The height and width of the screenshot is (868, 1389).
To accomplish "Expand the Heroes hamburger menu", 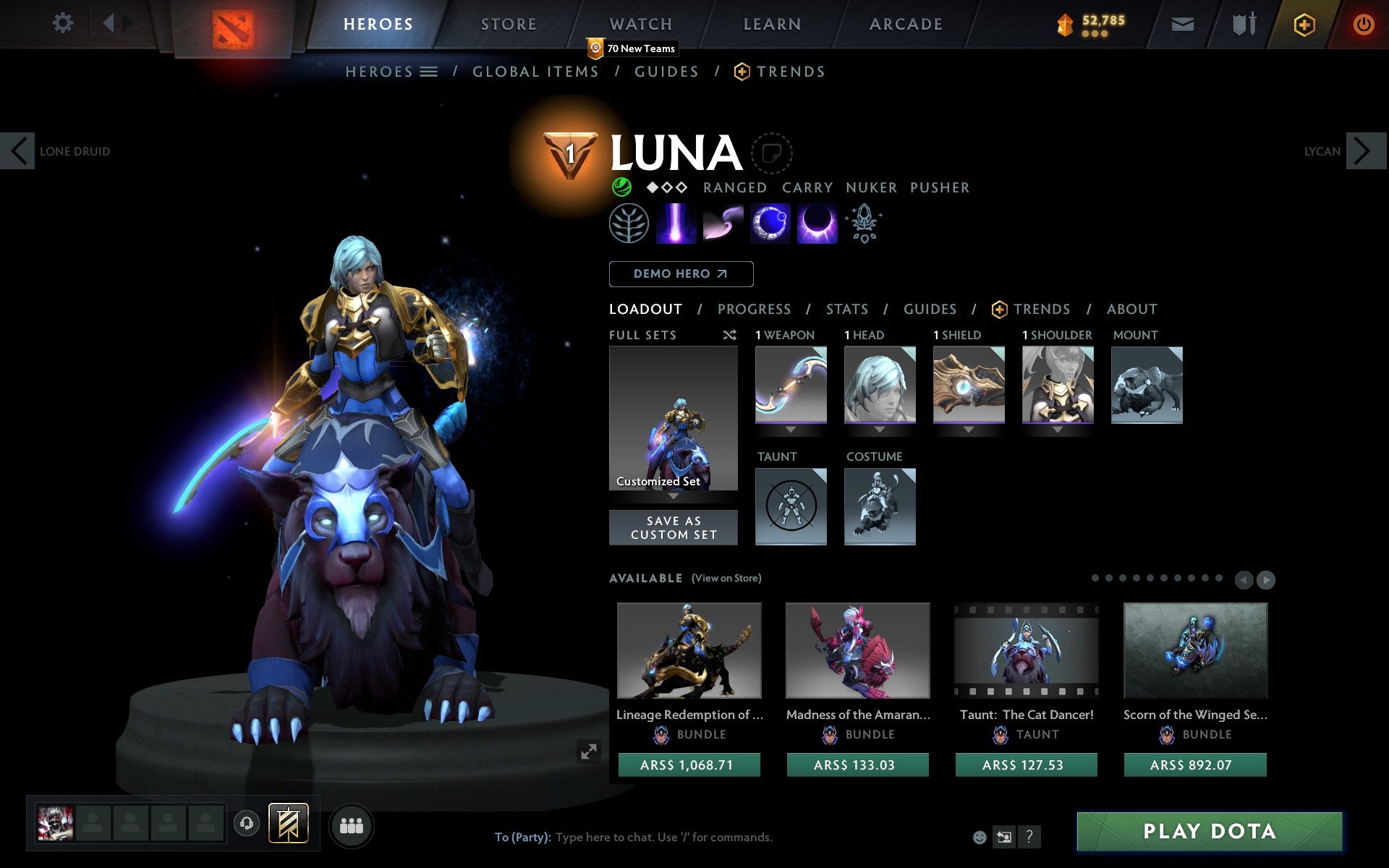I will (x=429, y=72).
